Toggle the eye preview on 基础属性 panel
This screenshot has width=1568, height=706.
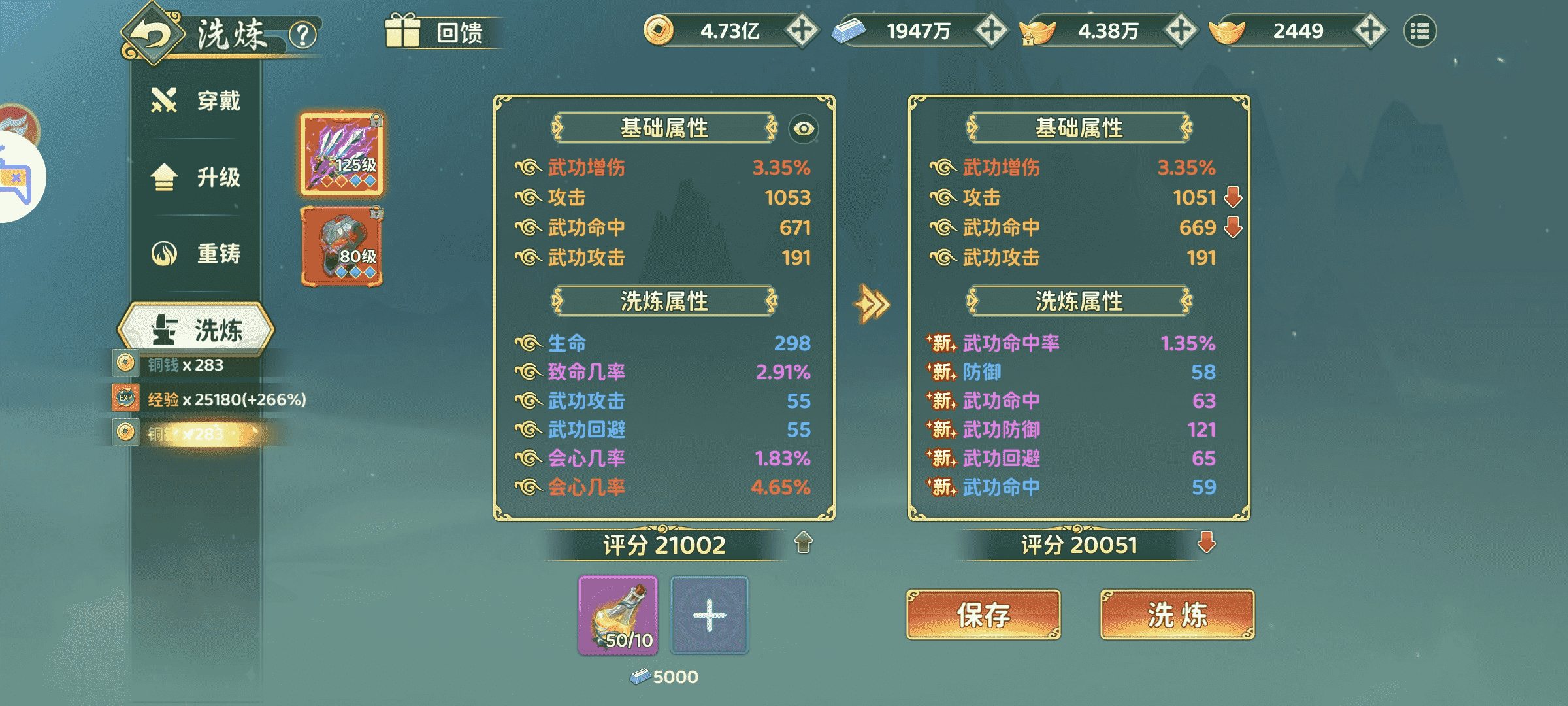804,130
